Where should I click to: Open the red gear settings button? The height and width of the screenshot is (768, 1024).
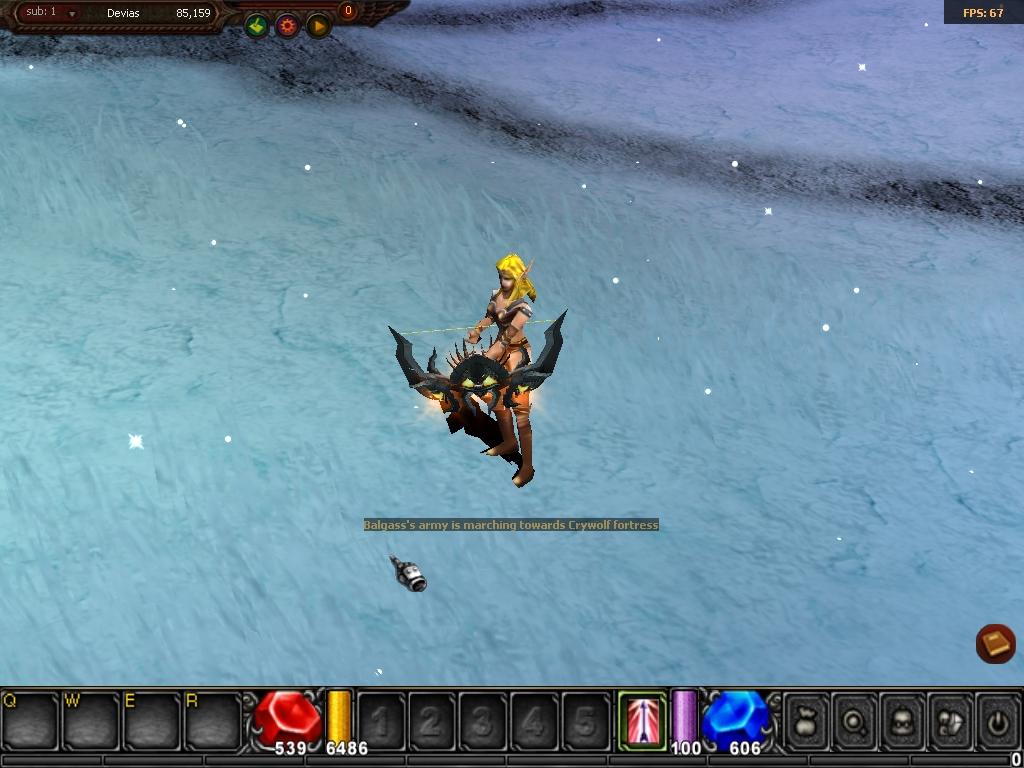click(x=288, y=26)
